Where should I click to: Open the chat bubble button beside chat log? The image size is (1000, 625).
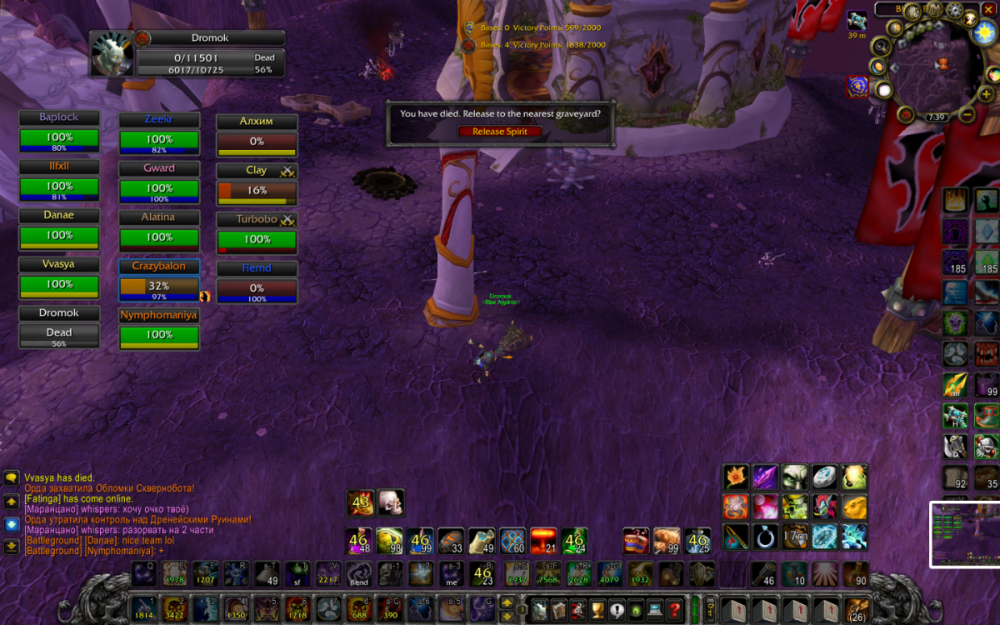pos(11,479)
